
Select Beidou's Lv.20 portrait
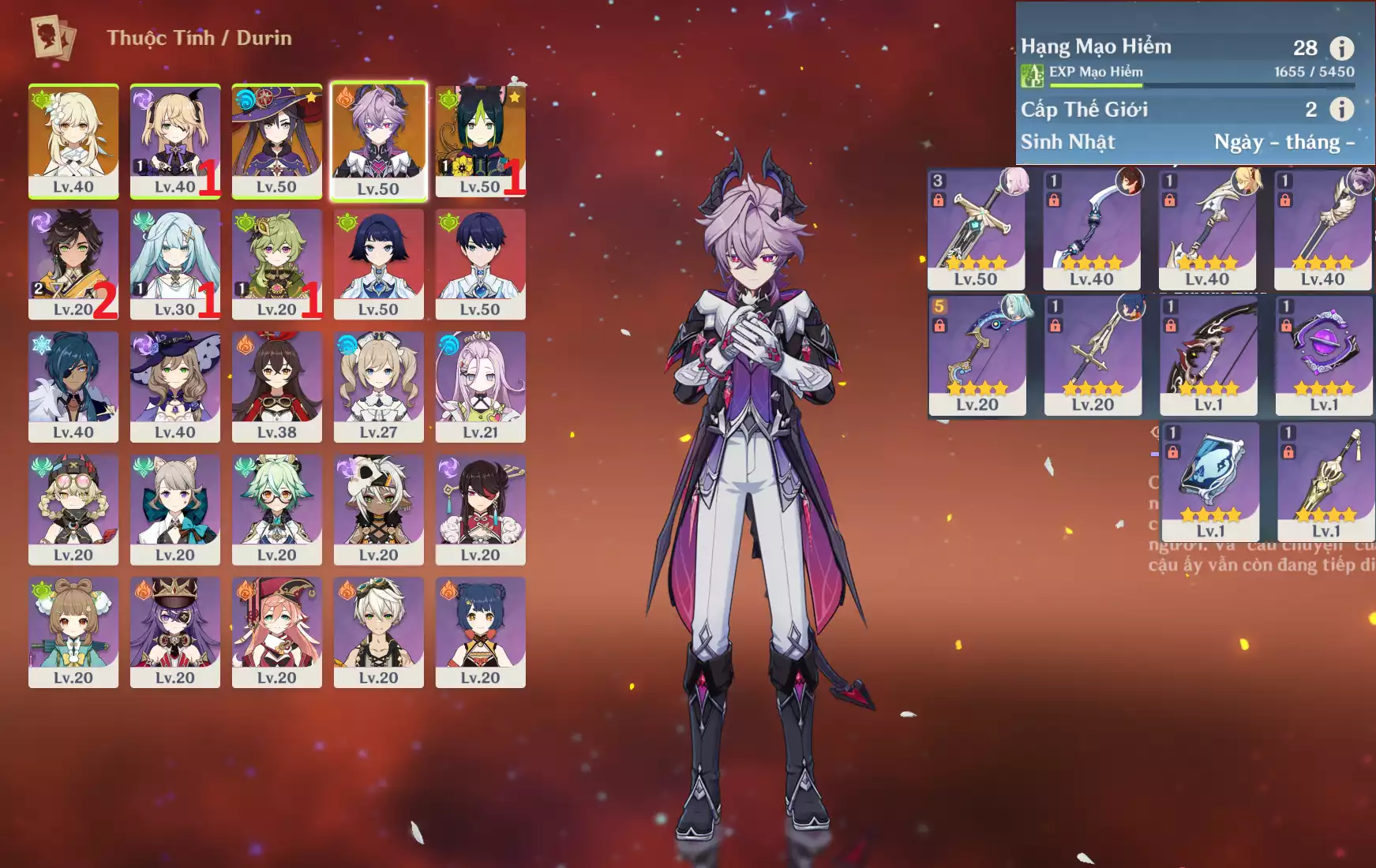pos(480,509)
